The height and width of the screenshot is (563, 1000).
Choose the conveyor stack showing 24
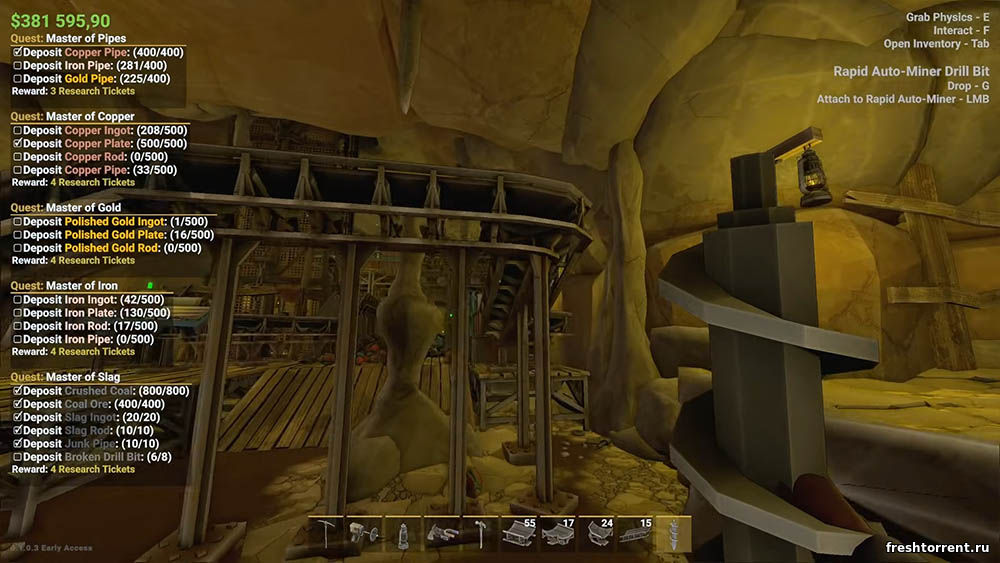pyautogui.click(x=596, y=533)
